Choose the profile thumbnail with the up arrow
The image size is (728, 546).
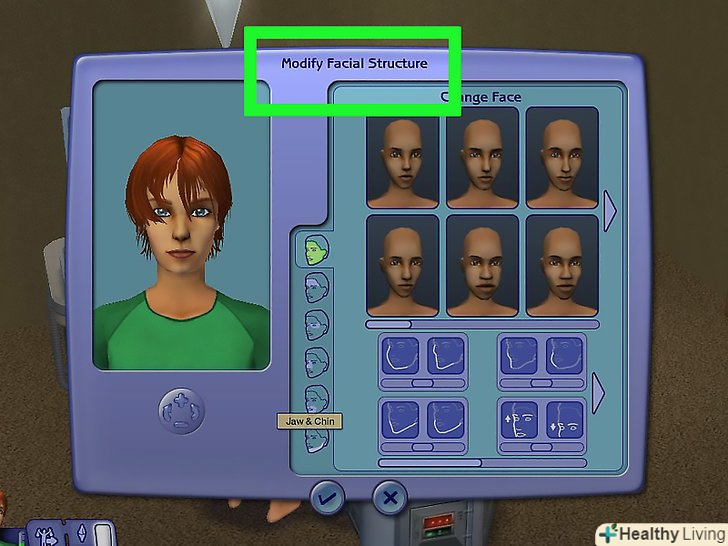520,419
